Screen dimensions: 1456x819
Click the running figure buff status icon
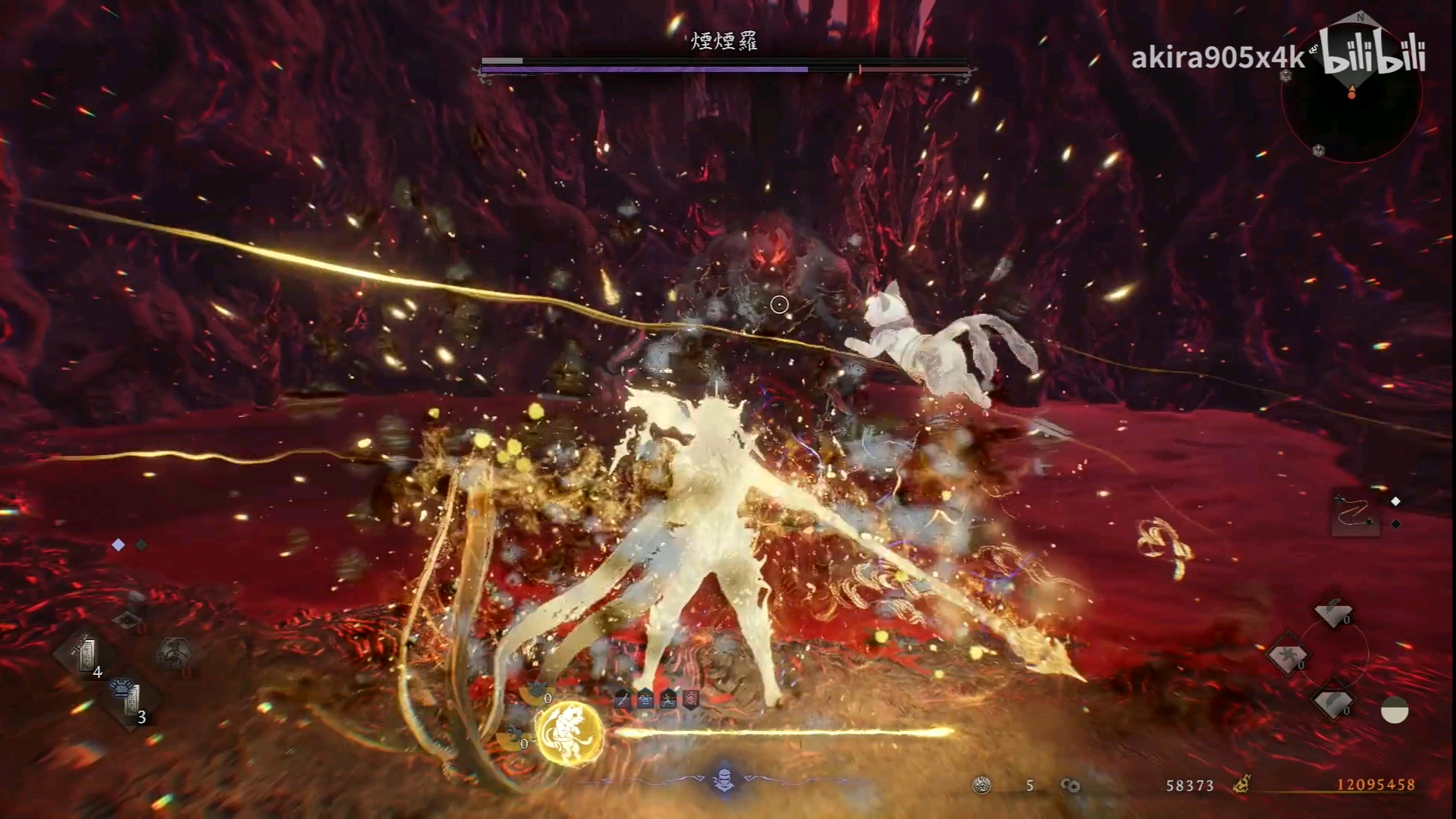[668, 700]
